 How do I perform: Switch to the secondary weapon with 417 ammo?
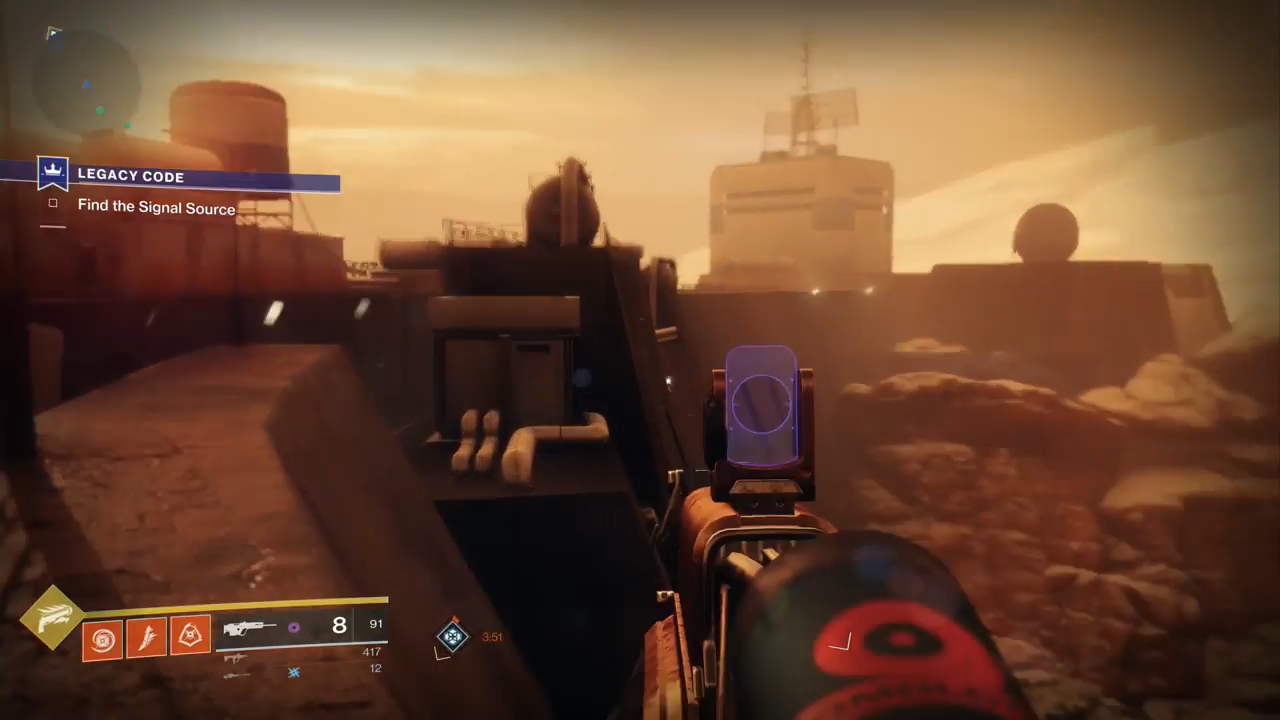[x=238, y=658]
